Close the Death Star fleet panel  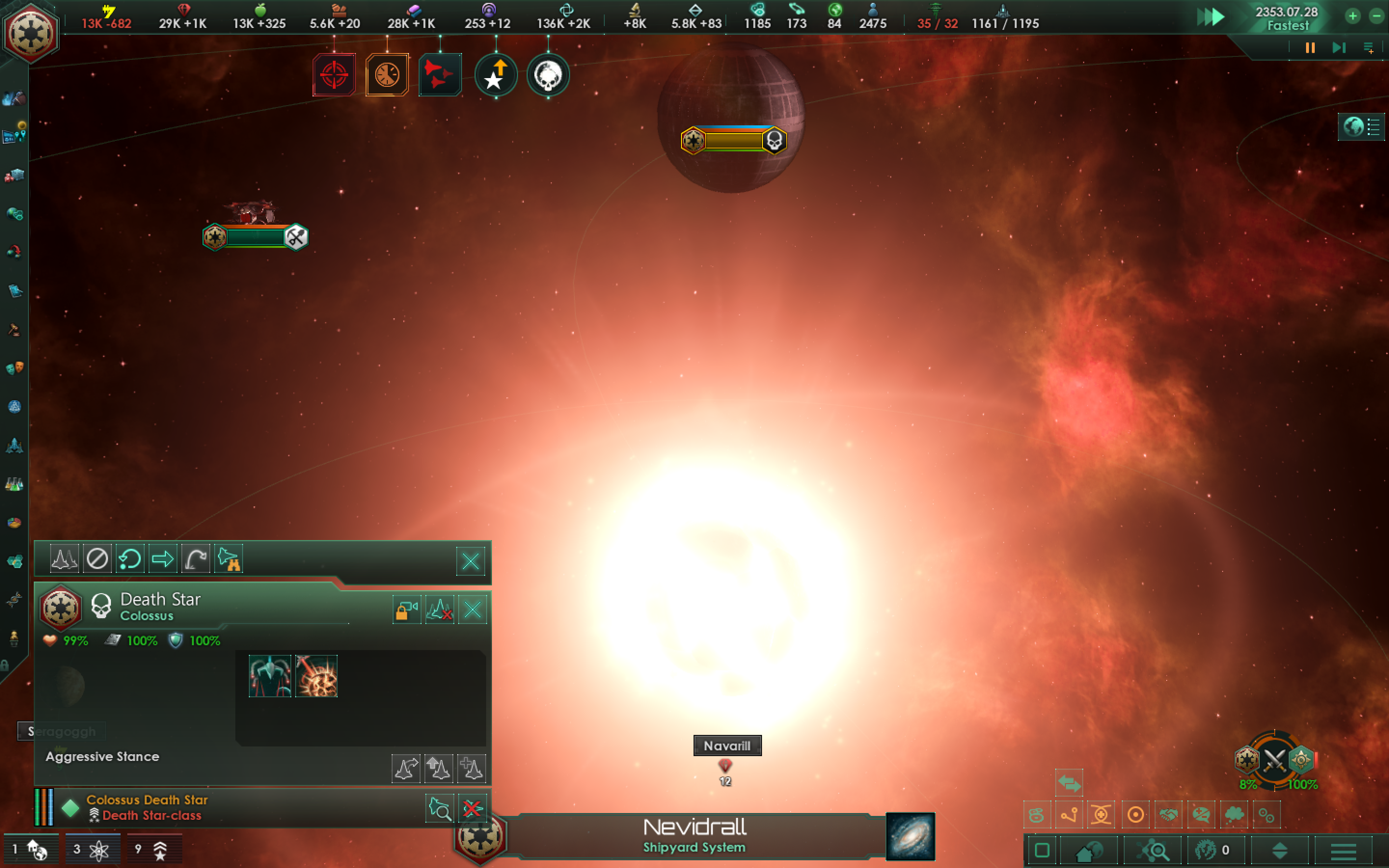click(472, 610)
